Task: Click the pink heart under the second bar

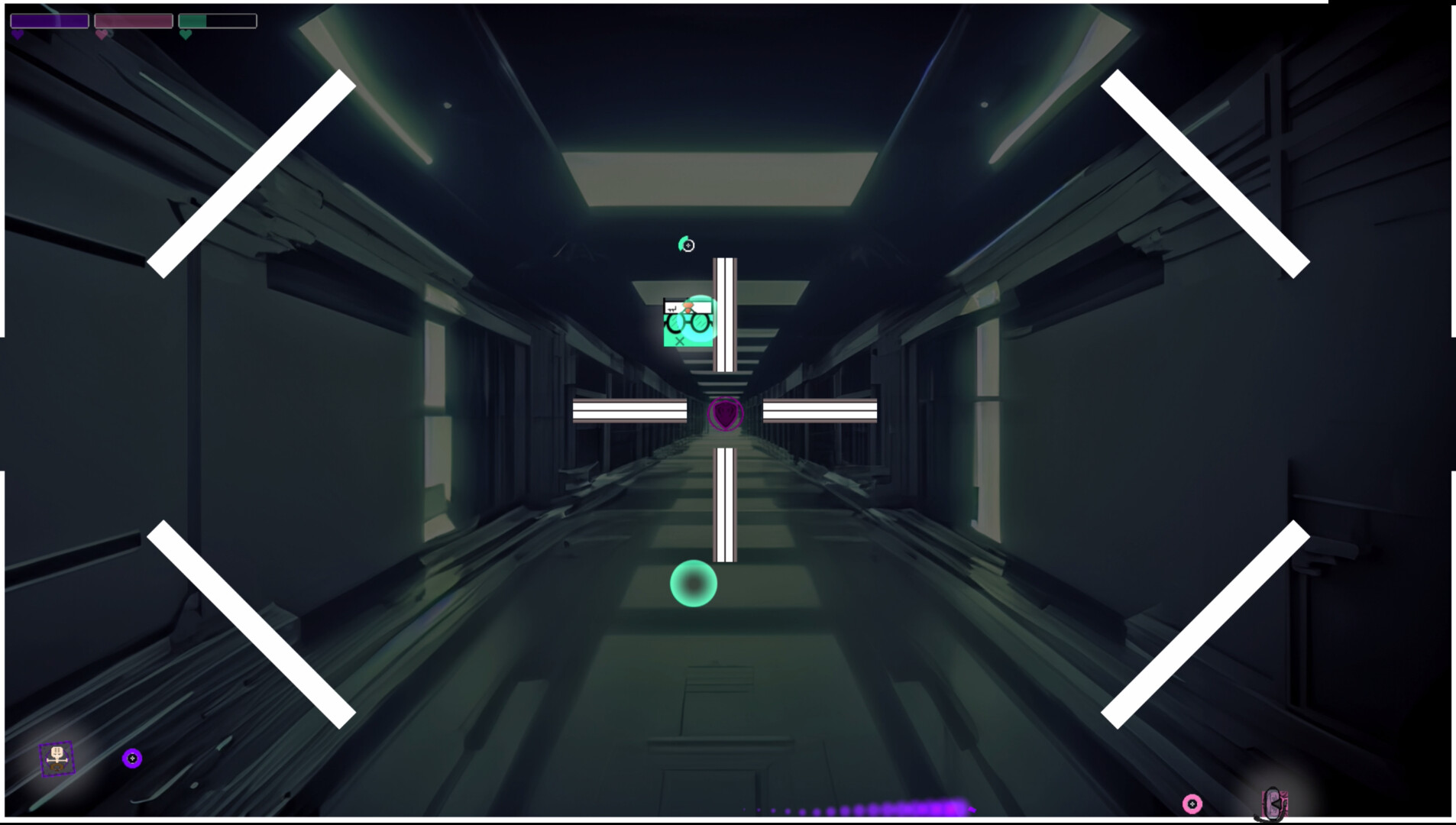Action: coord(100,34)
